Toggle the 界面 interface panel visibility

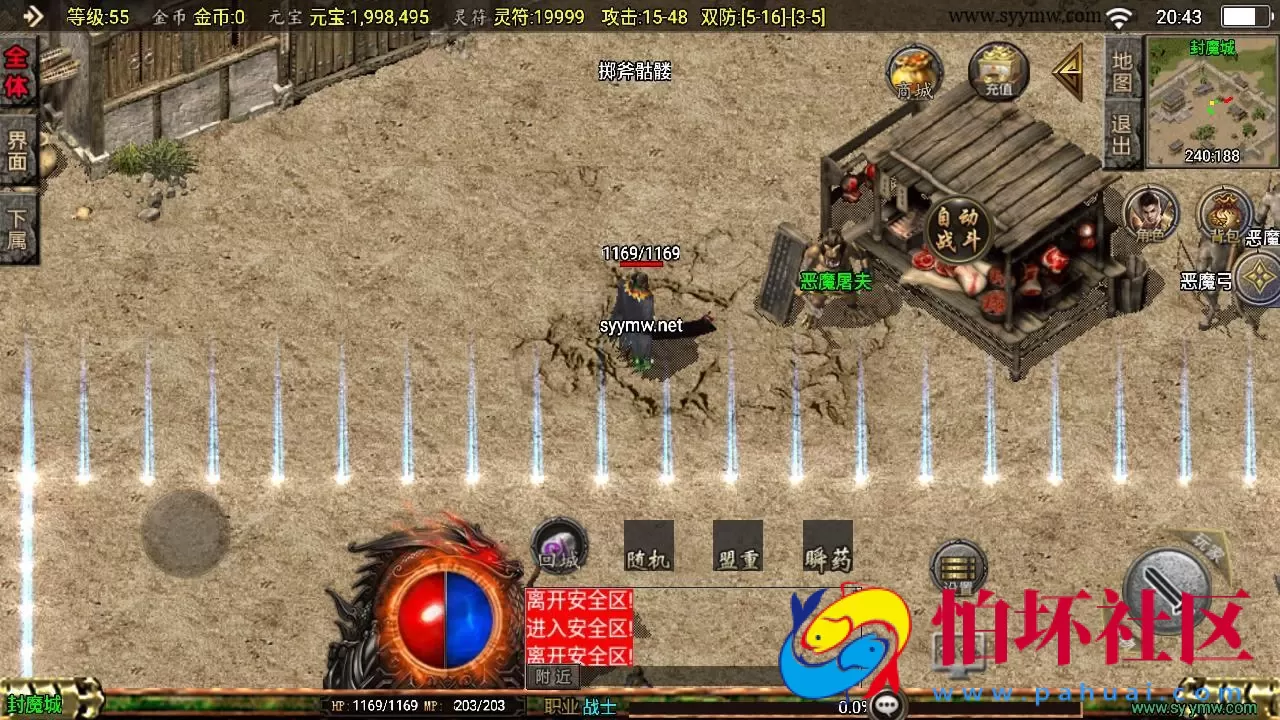pos(18,148)
